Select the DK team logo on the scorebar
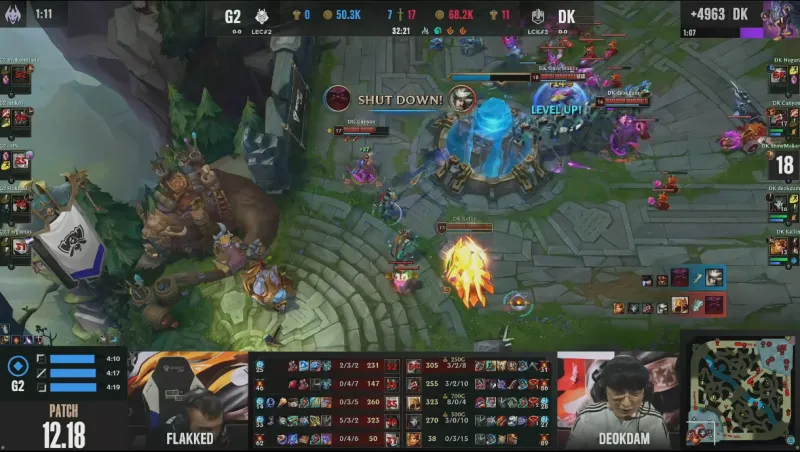Screen dimensions: 800x452 click(538, 16)
